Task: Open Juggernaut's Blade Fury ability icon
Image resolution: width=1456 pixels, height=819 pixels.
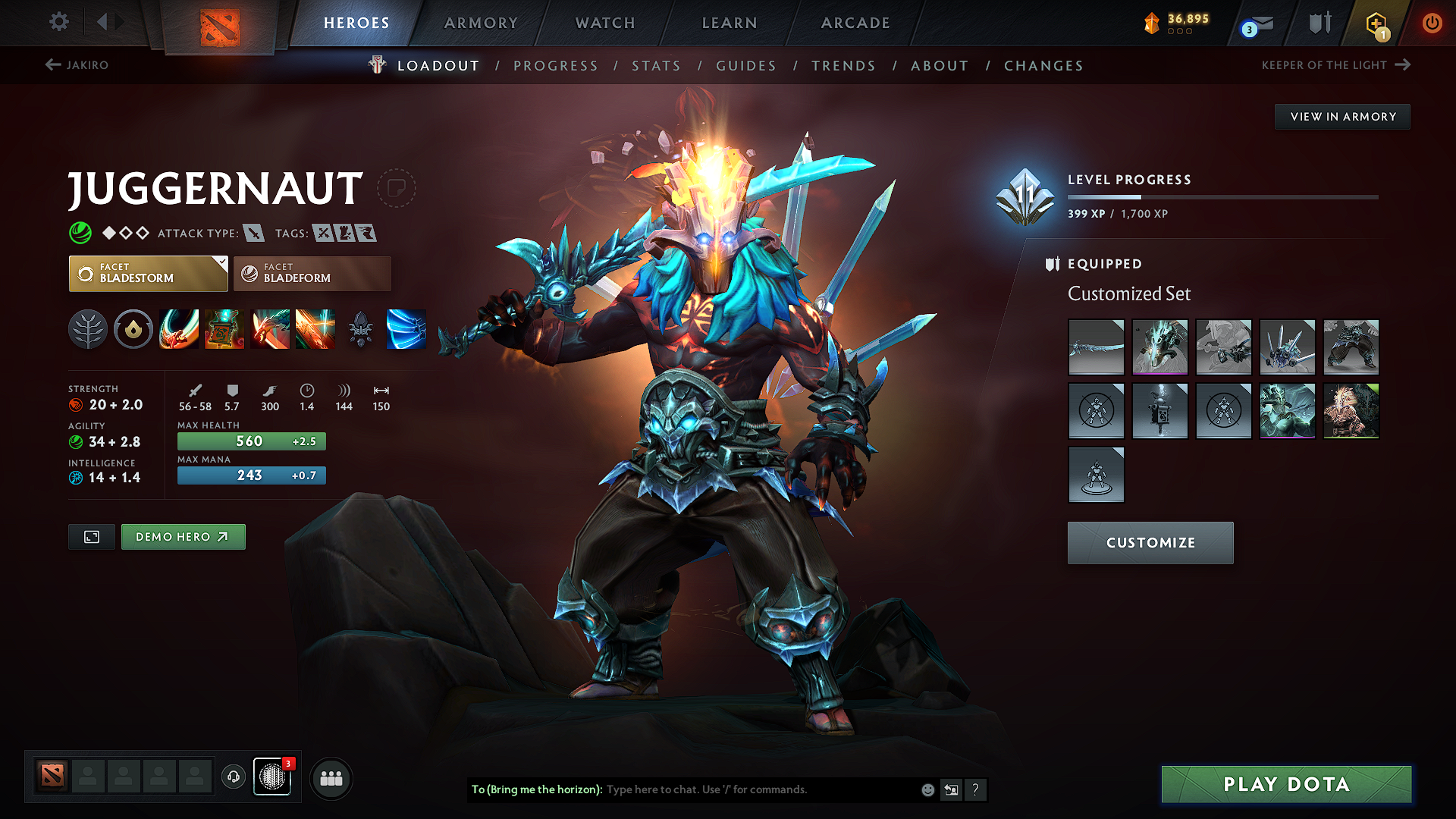Action: tap(179, 329)
